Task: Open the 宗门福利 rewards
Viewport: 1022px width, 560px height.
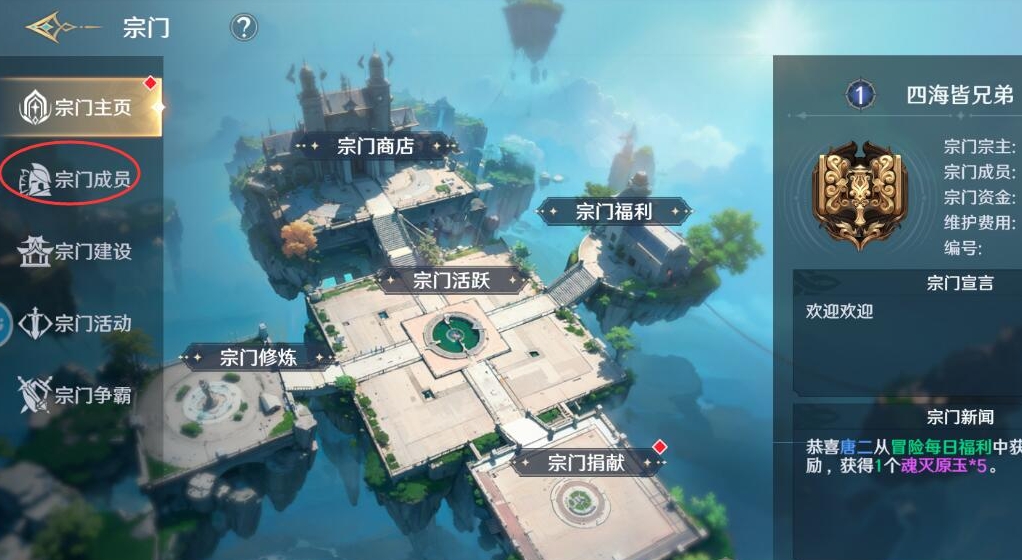Action: click(x=614, y=211)
